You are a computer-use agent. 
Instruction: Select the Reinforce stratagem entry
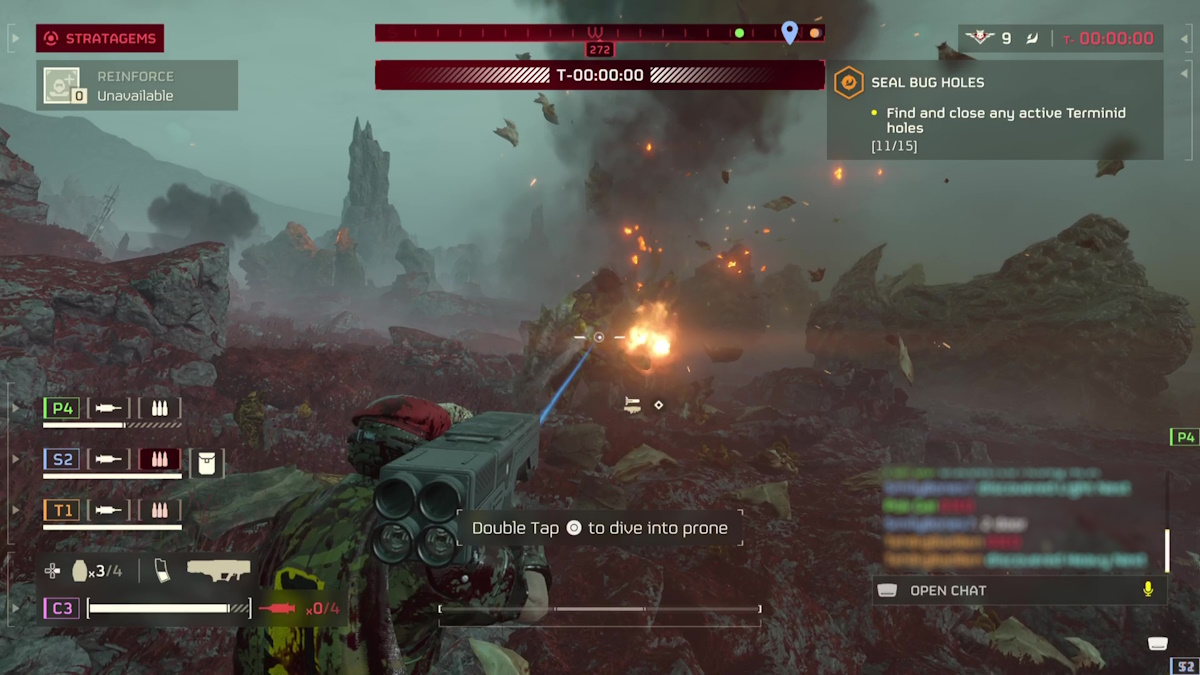point(137,86)
